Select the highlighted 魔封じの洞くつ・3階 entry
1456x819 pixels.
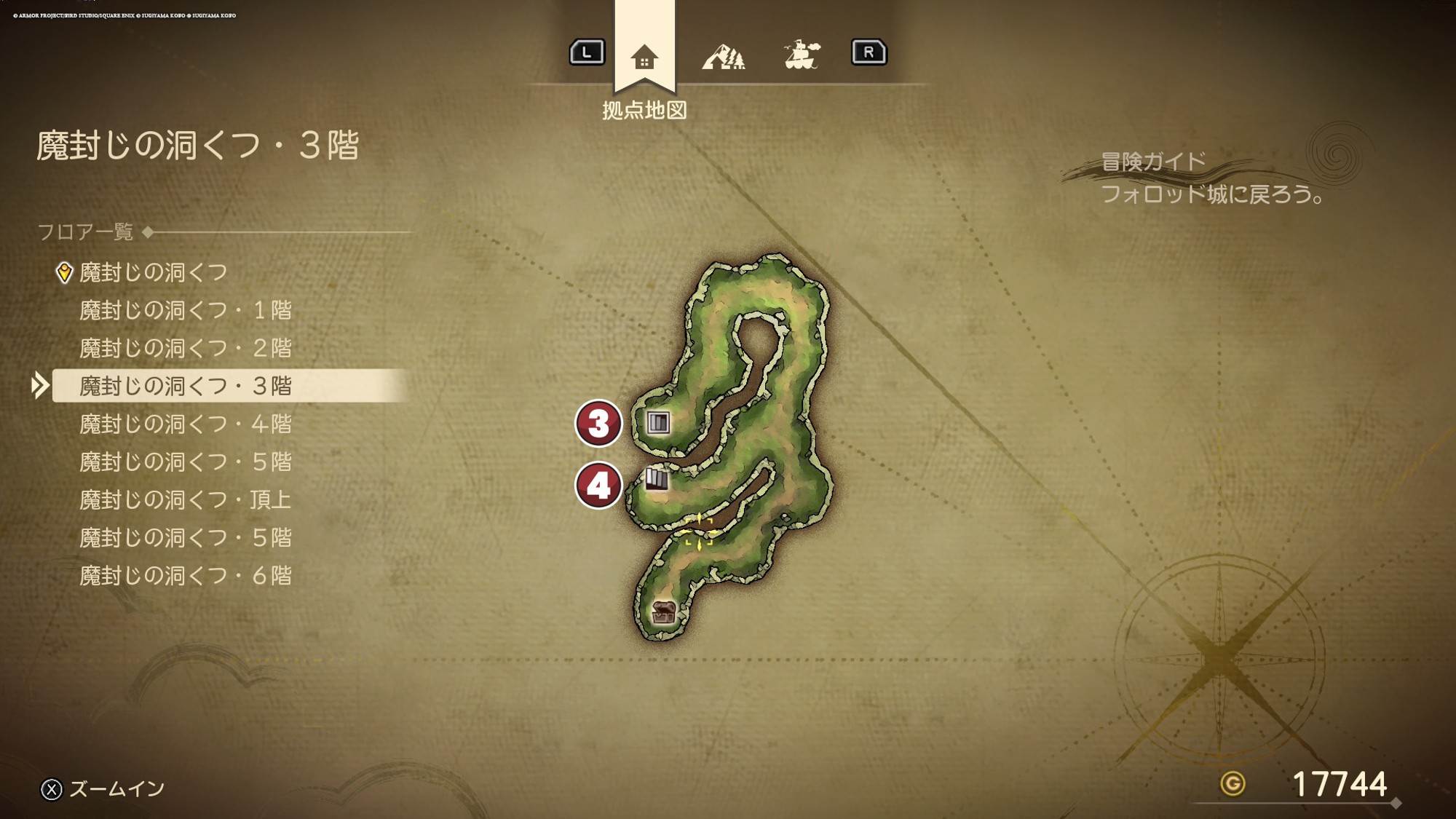point(185,386)
